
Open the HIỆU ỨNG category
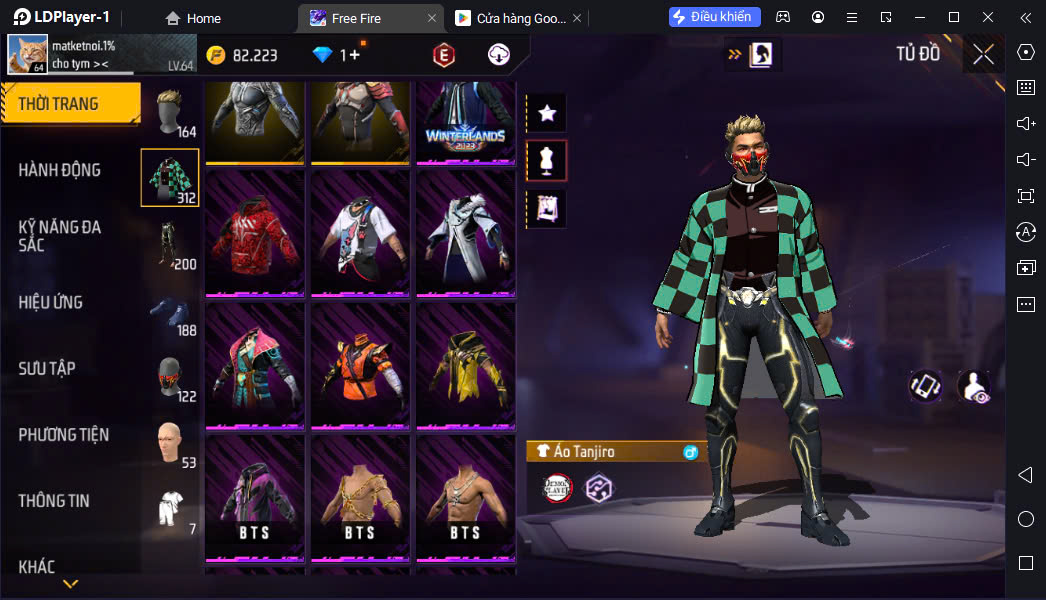[x=51, y=302]
